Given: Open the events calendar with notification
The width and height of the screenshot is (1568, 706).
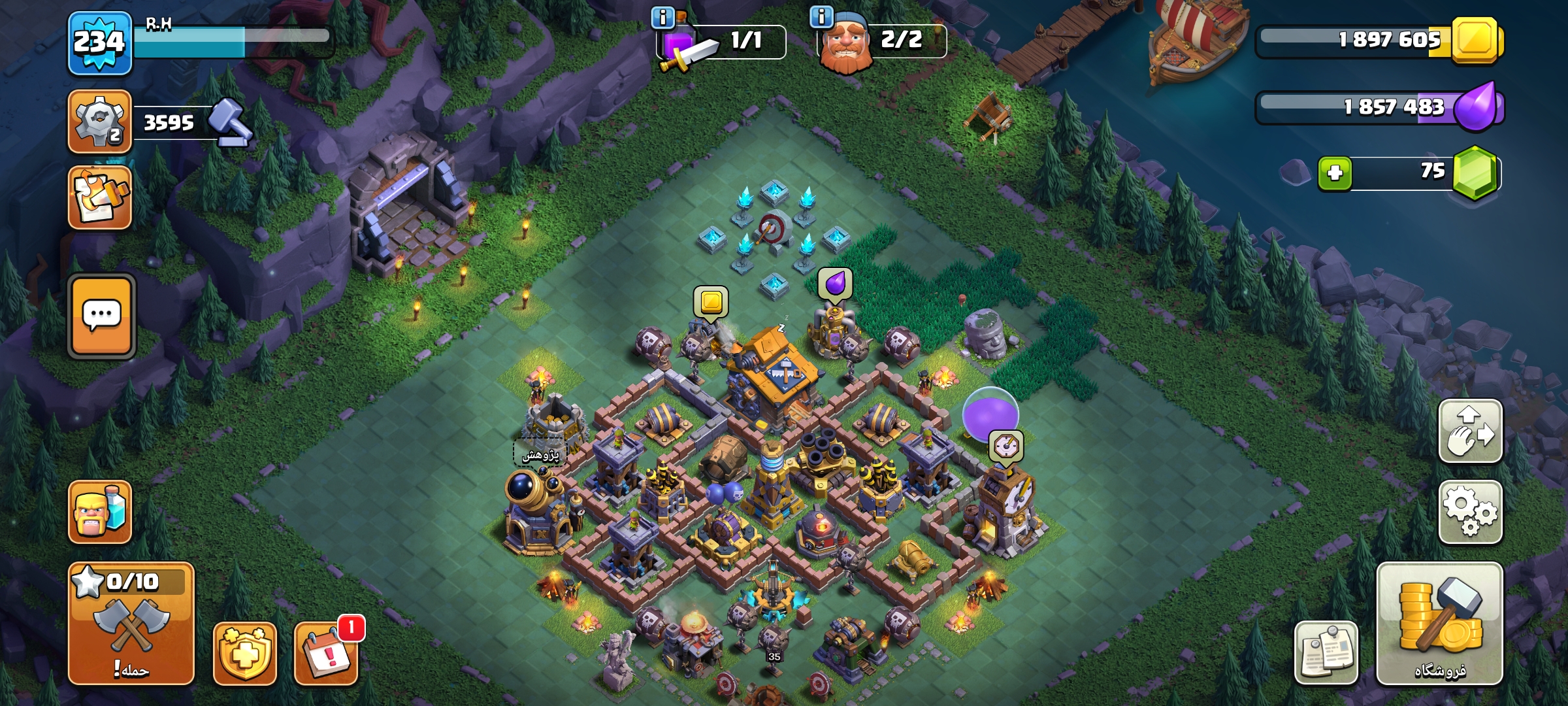Looking at the screenshot, I should pos(327,653).
